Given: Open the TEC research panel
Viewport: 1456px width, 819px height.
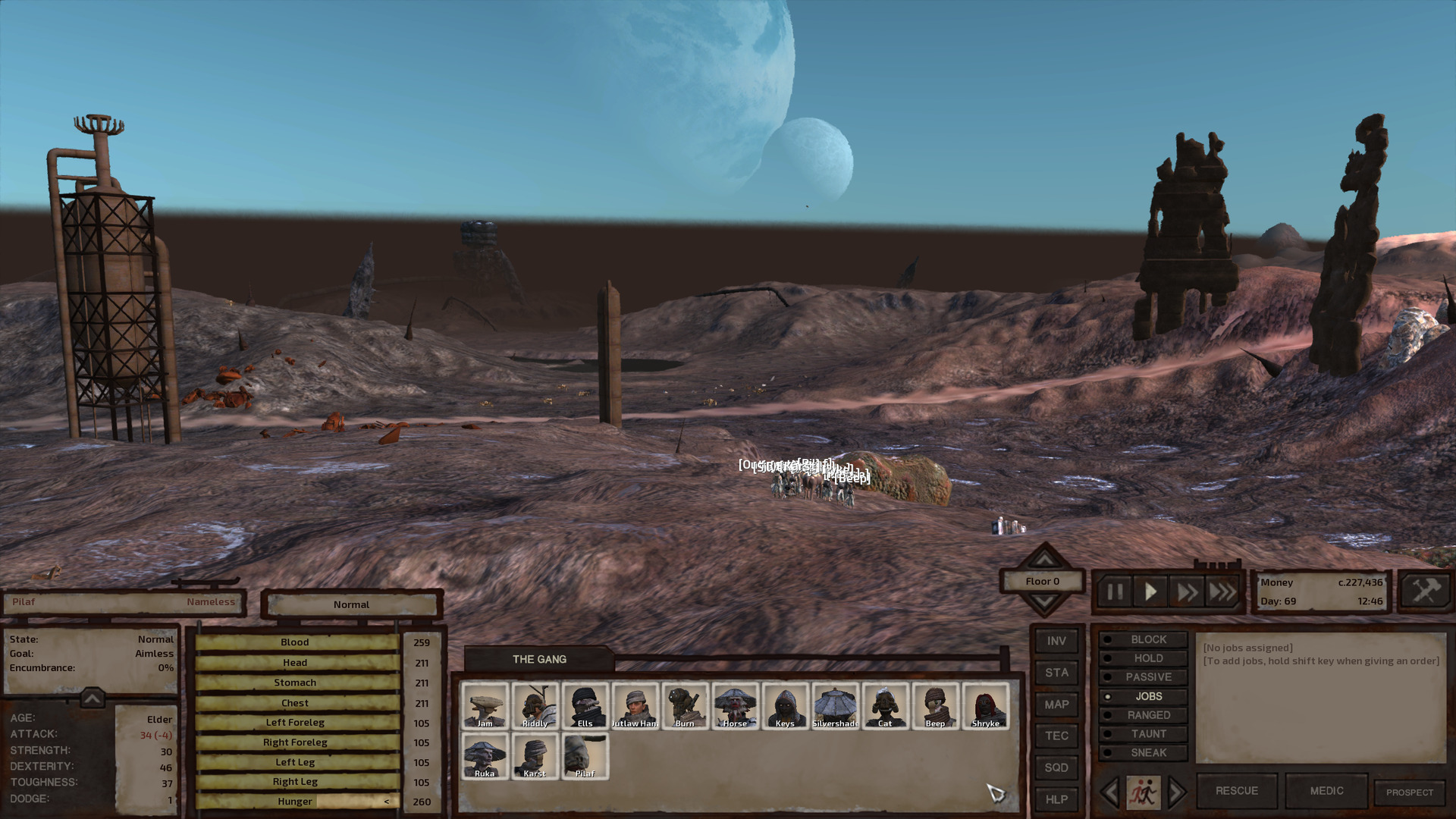Looking at the screenshot, I should click(1056, 736).
